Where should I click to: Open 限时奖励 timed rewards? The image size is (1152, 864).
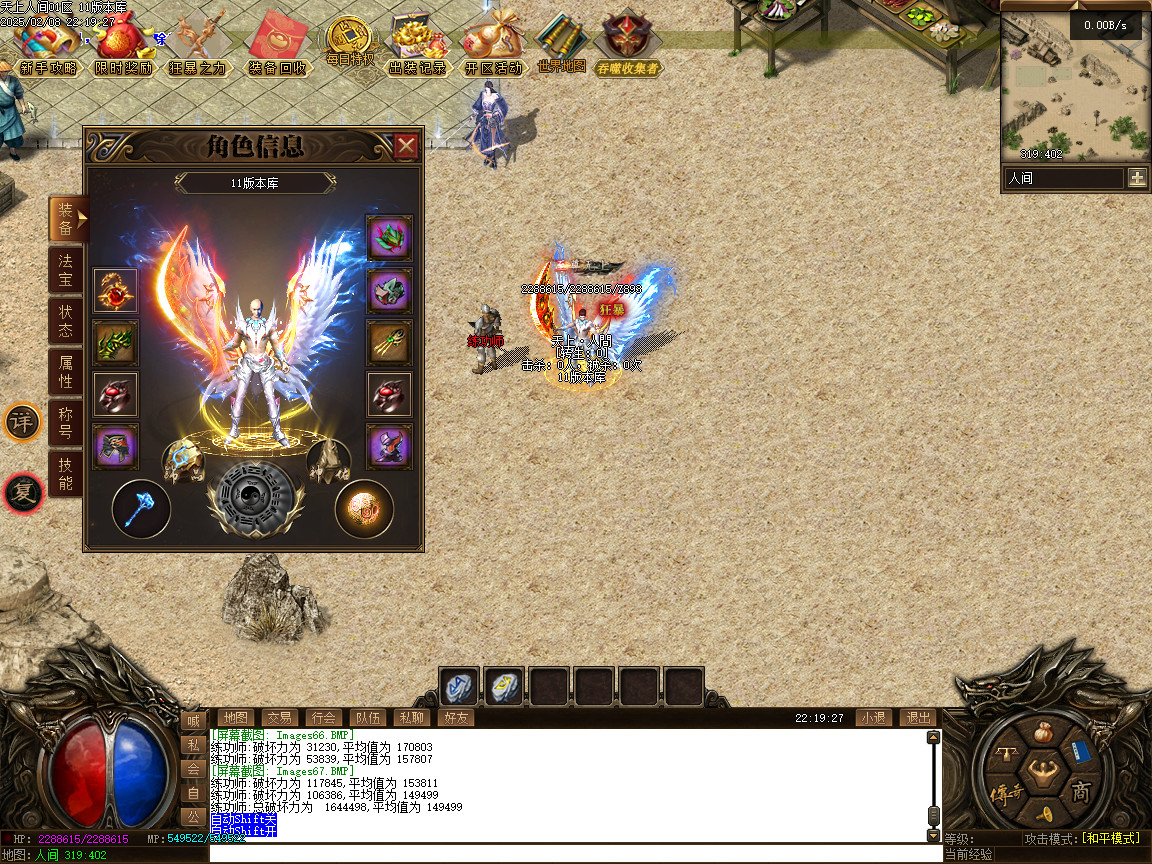coord(124,48)
